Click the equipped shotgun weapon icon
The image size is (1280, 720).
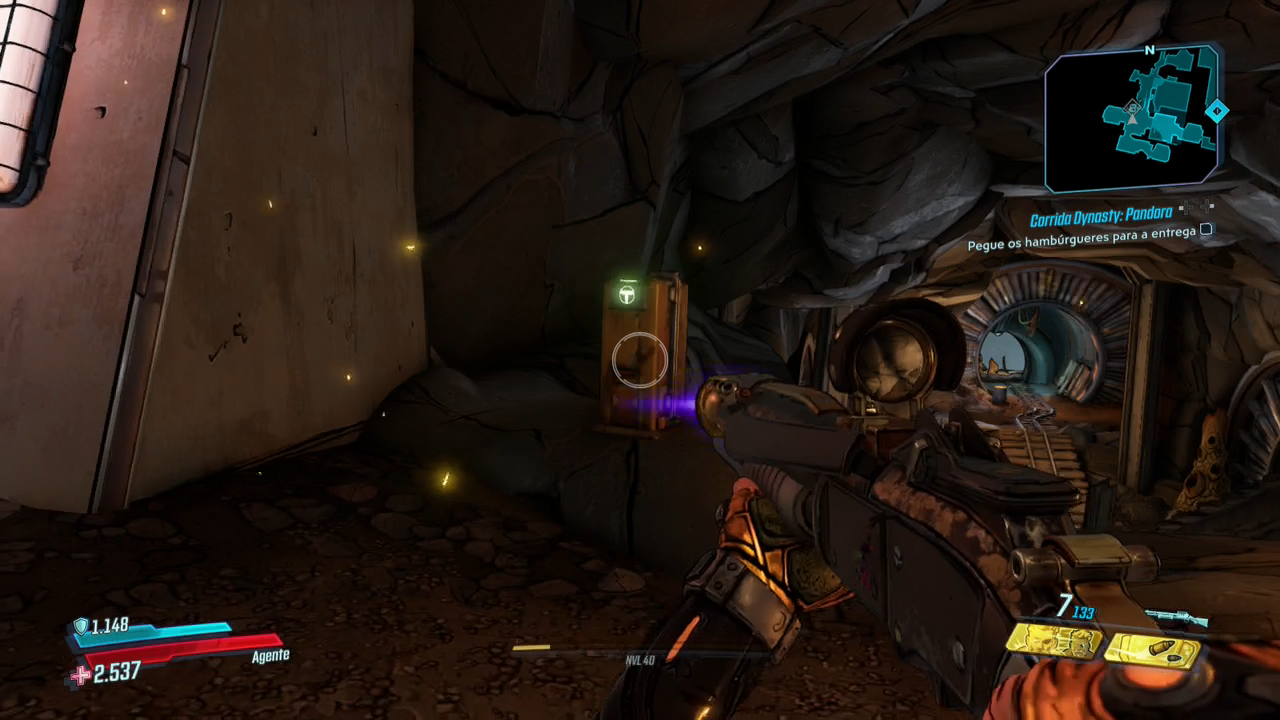1175,618
